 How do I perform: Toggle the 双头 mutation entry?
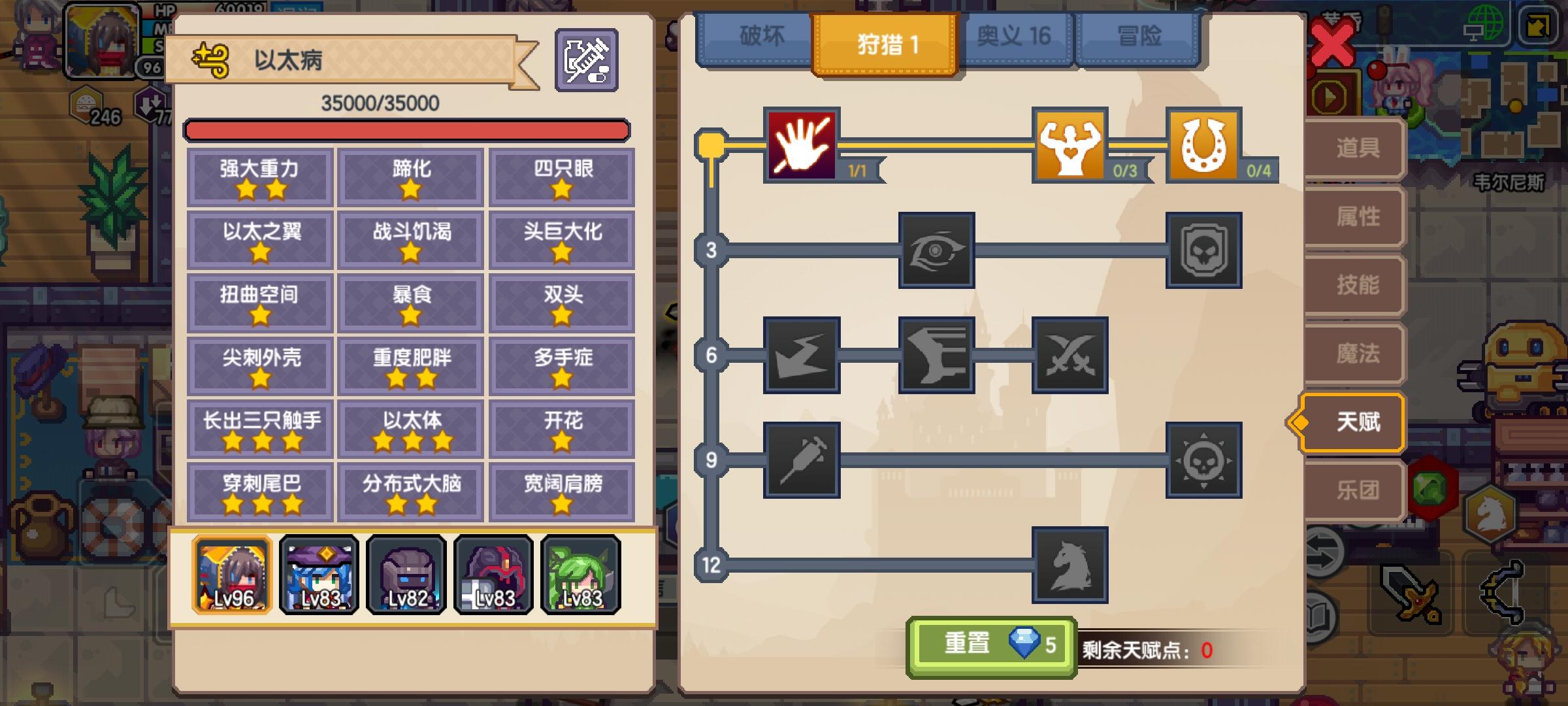pyautogui.click(x=562, y=303)
